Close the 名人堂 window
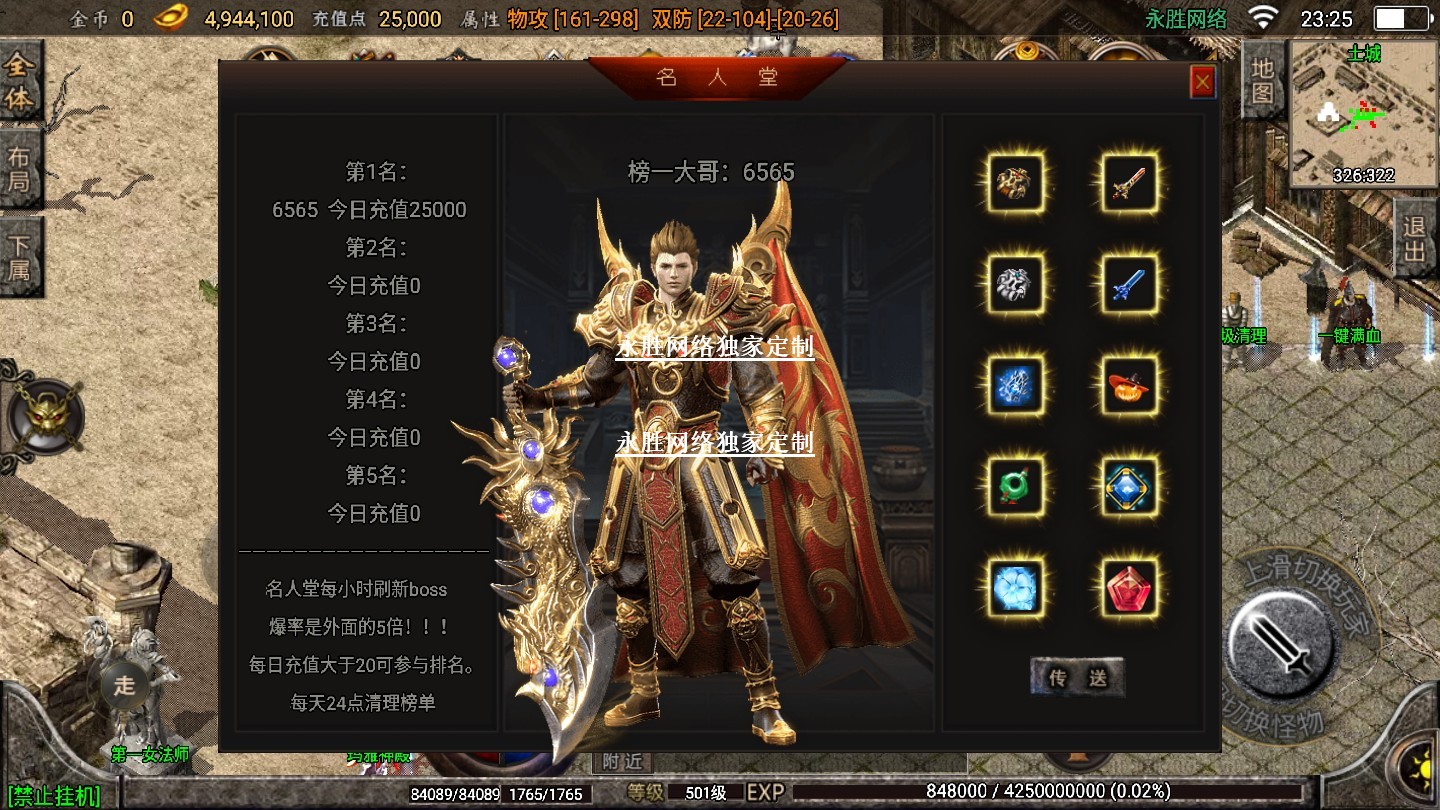Image resolution: width=1440 pixels, height=810 pixels. click(x=1202, y=82)
